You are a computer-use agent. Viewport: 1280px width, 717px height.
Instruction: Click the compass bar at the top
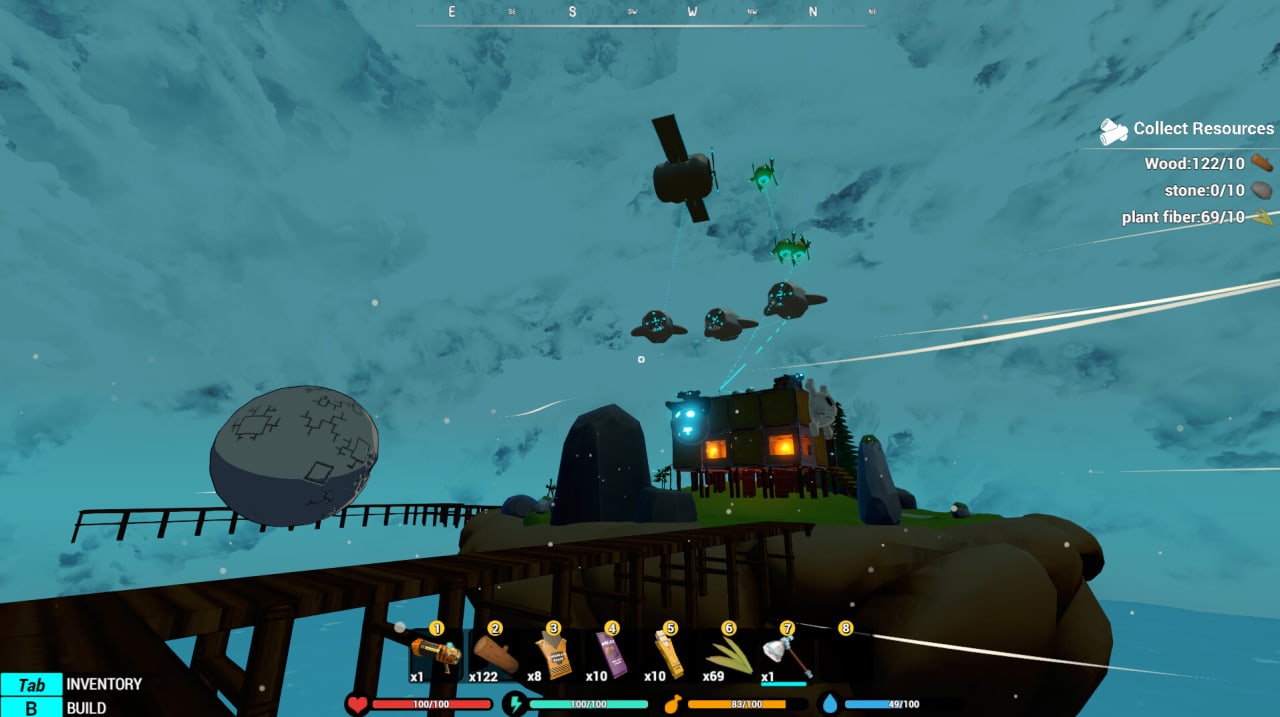point(640,13)
